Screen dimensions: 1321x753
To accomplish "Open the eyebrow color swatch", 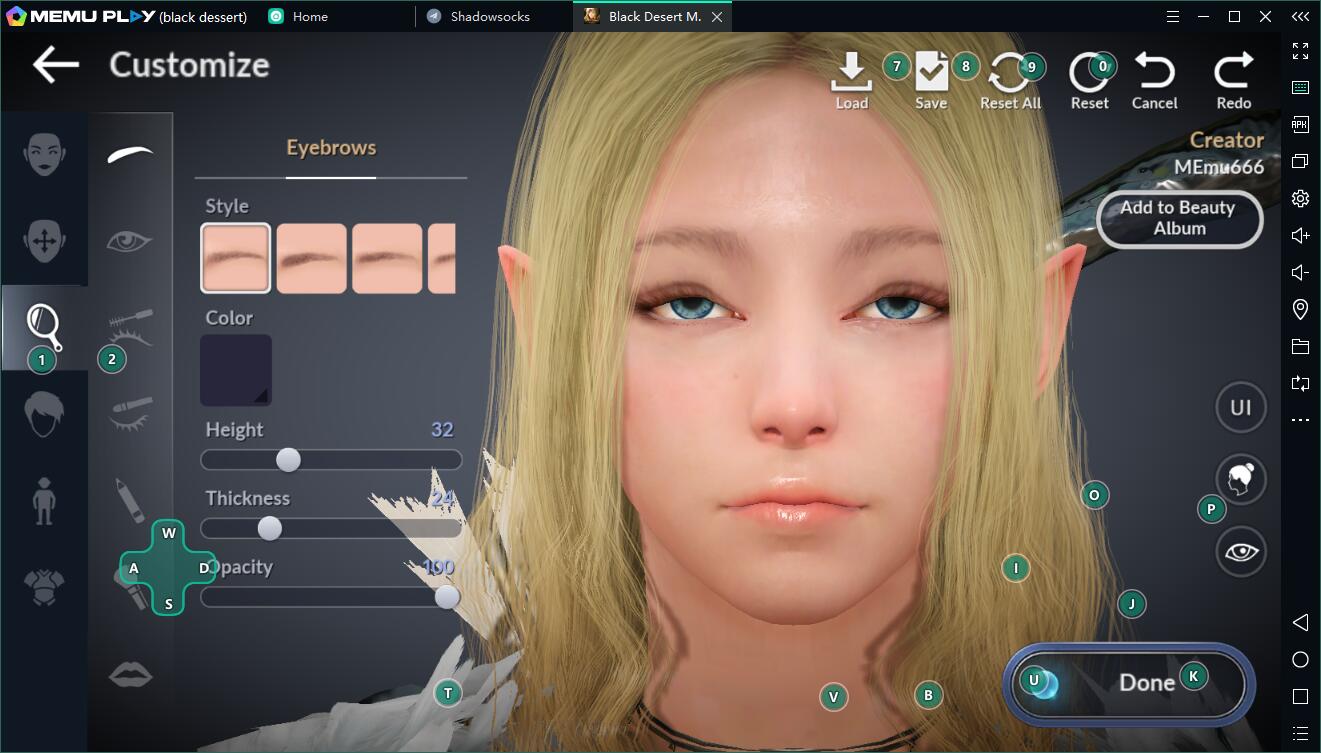I will [x=236, y=370].
